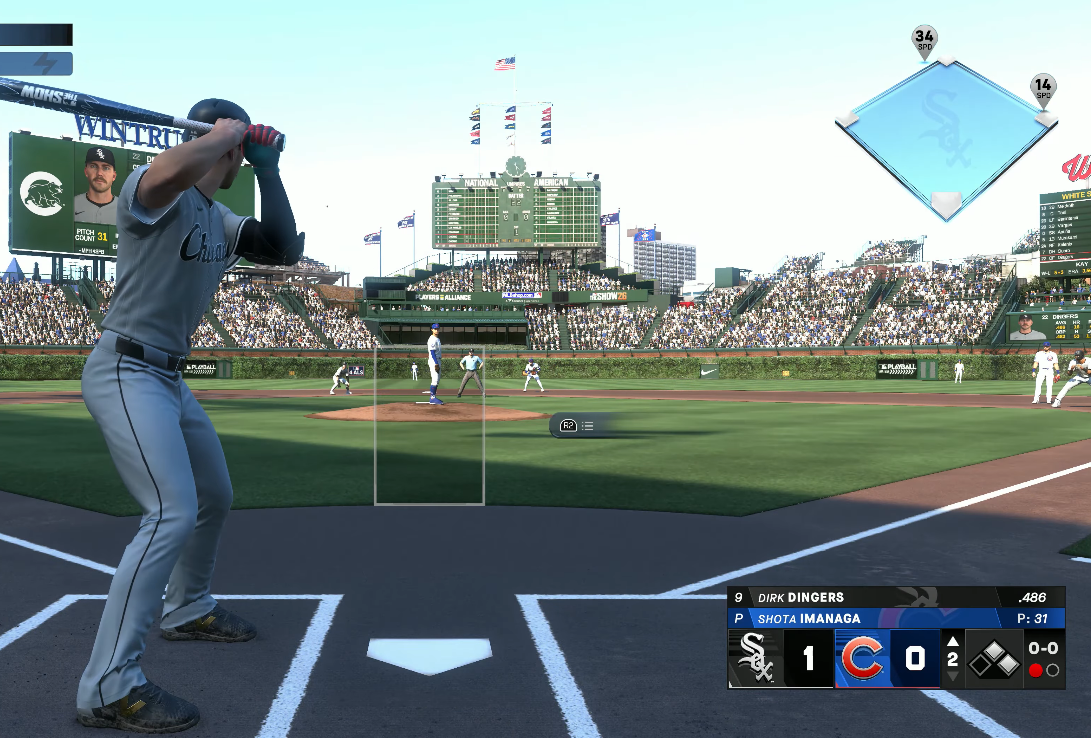Screen dimensions: 1091x738
Task: Select the 34 SPD runner marker
Action: (924, 41)
